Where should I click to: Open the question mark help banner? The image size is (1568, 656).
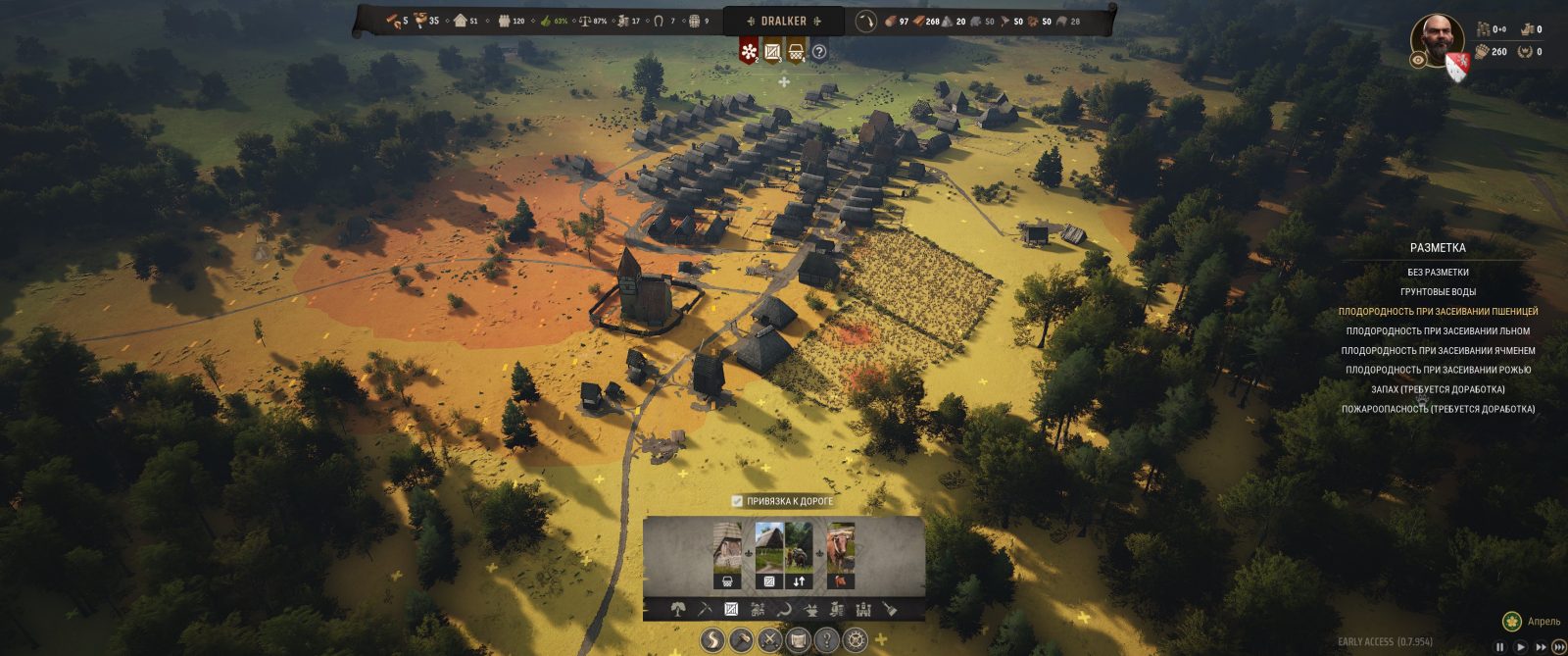point(819,52)
